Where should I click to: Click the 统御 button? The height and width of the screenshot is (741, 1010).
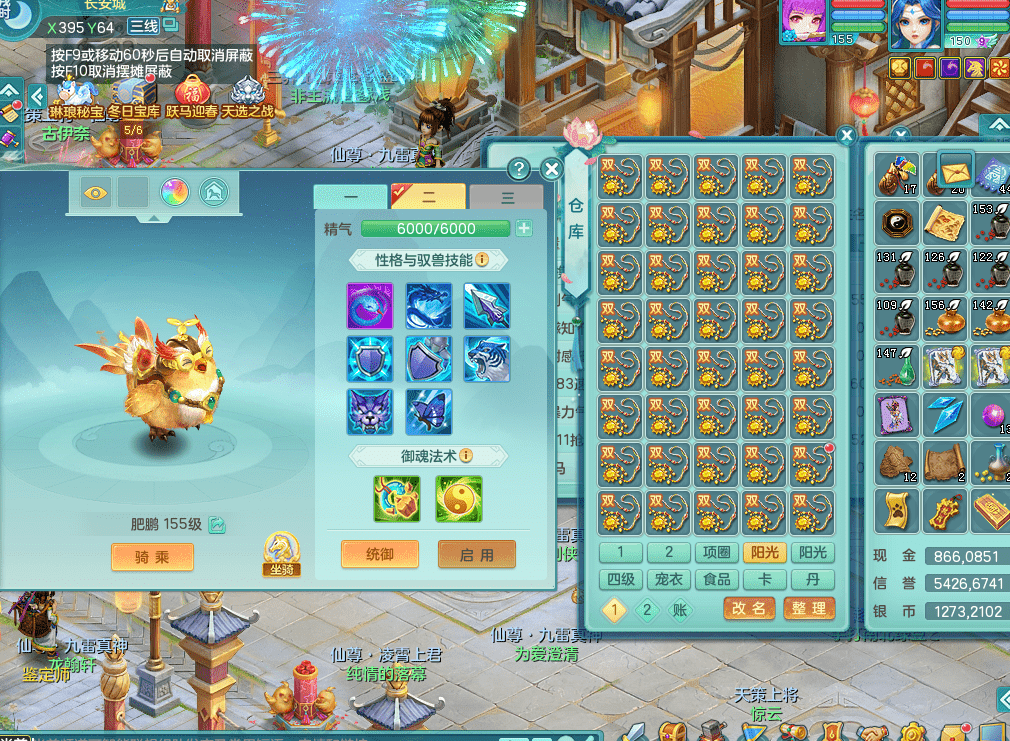click(380, 554)
